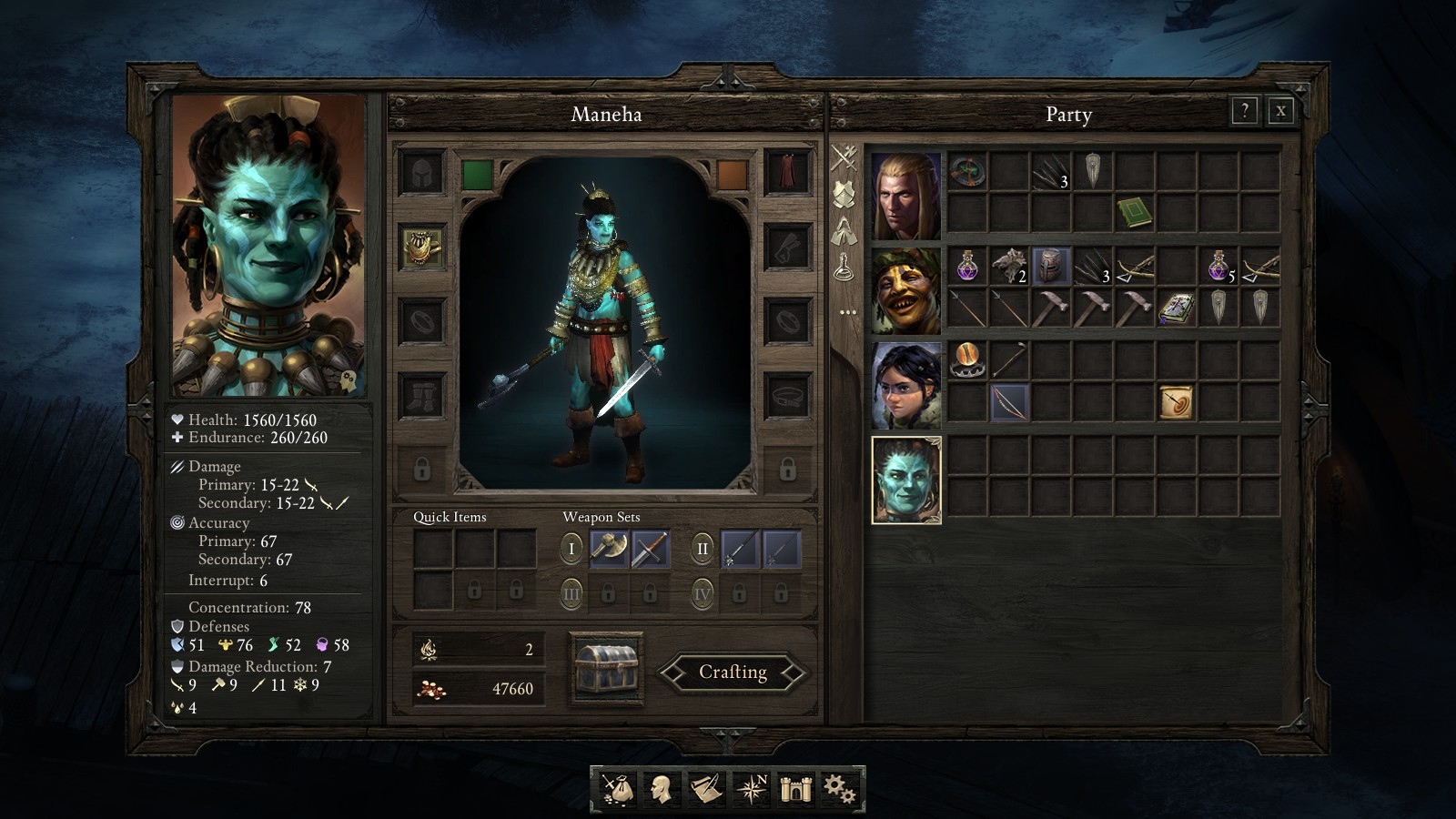Click Maneha's equipped battle axe in Weapon Set I
Screen dimensions: 1456x819
[608, 547]
